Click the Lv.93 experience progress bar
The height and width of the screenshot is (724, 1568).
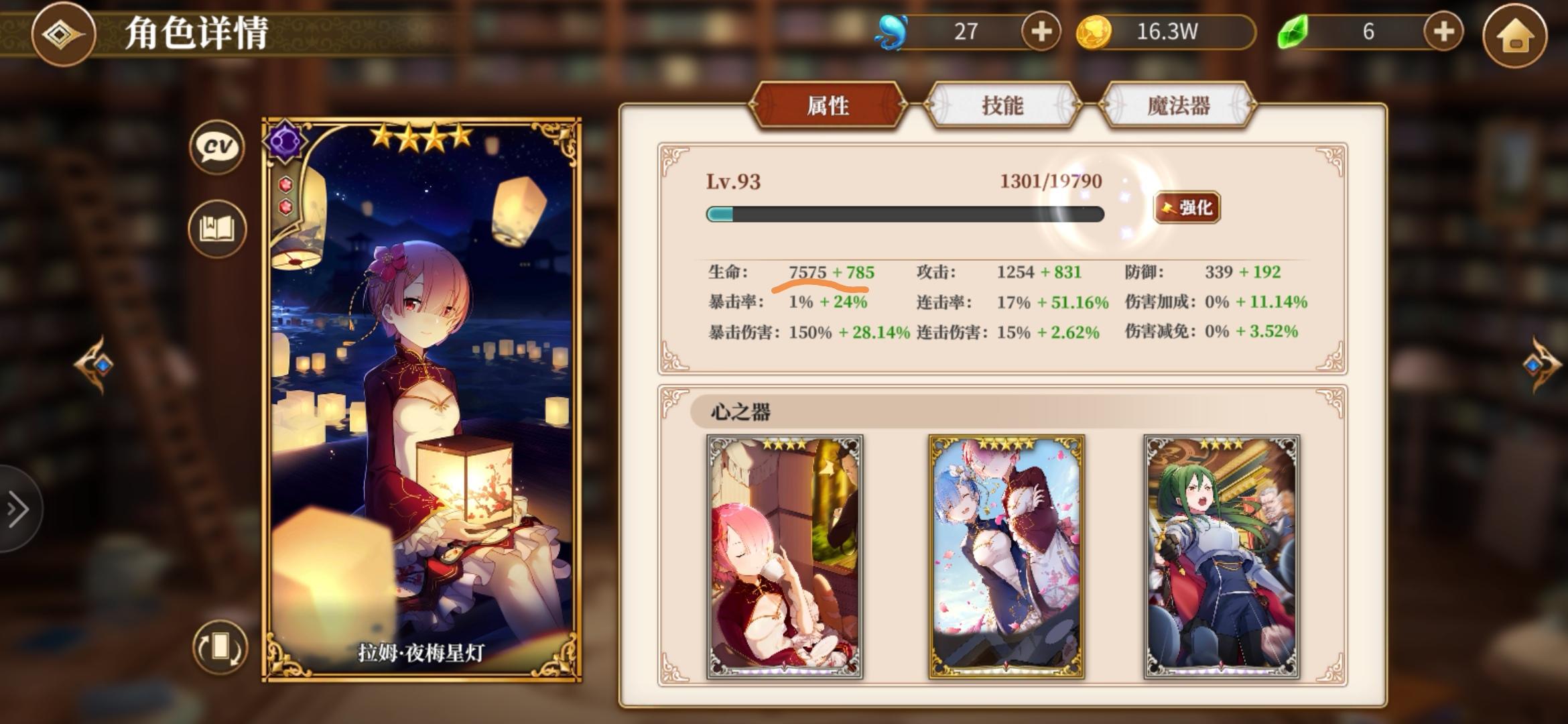click(x=905, y=215)
